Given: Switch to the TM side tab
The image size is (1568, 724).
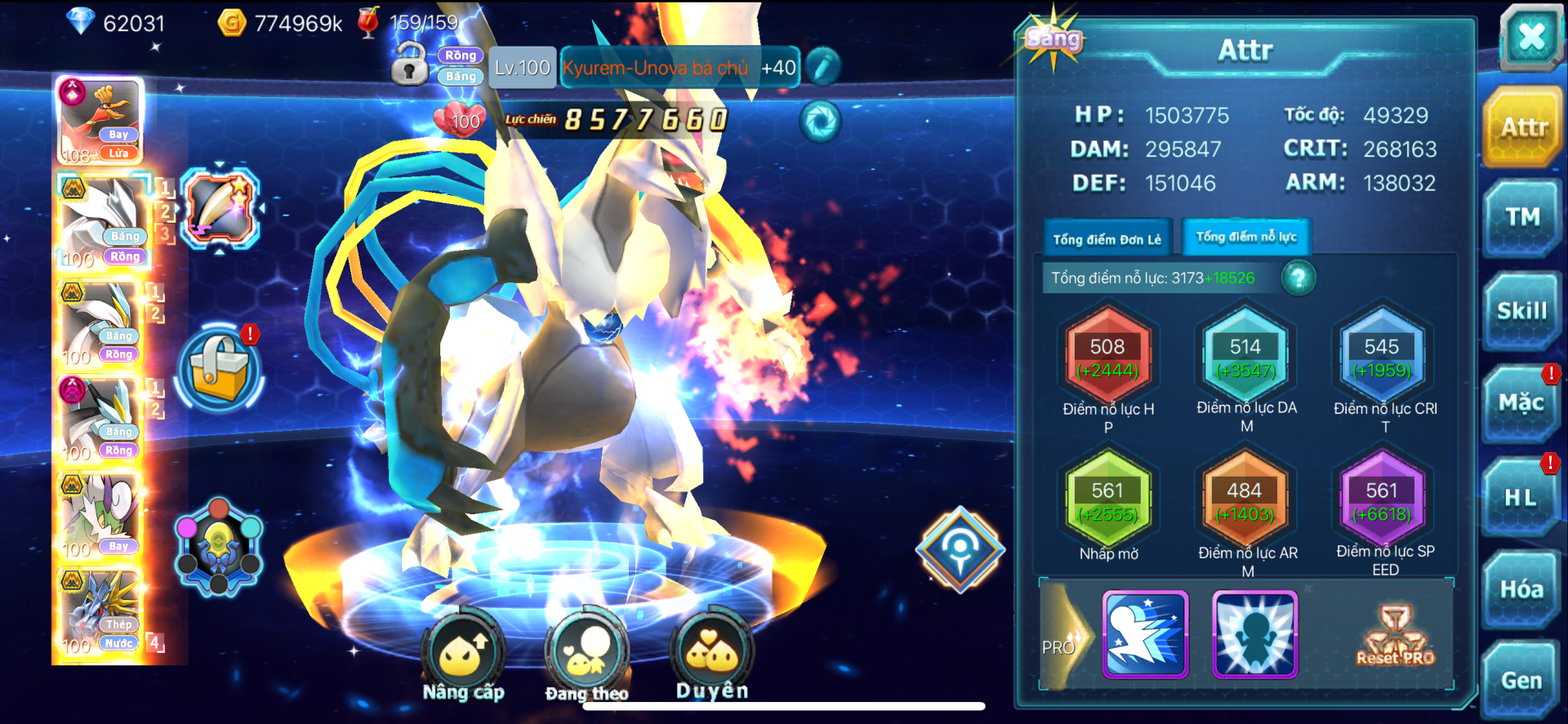Looking at the screenshot, I should point(1522,218).
